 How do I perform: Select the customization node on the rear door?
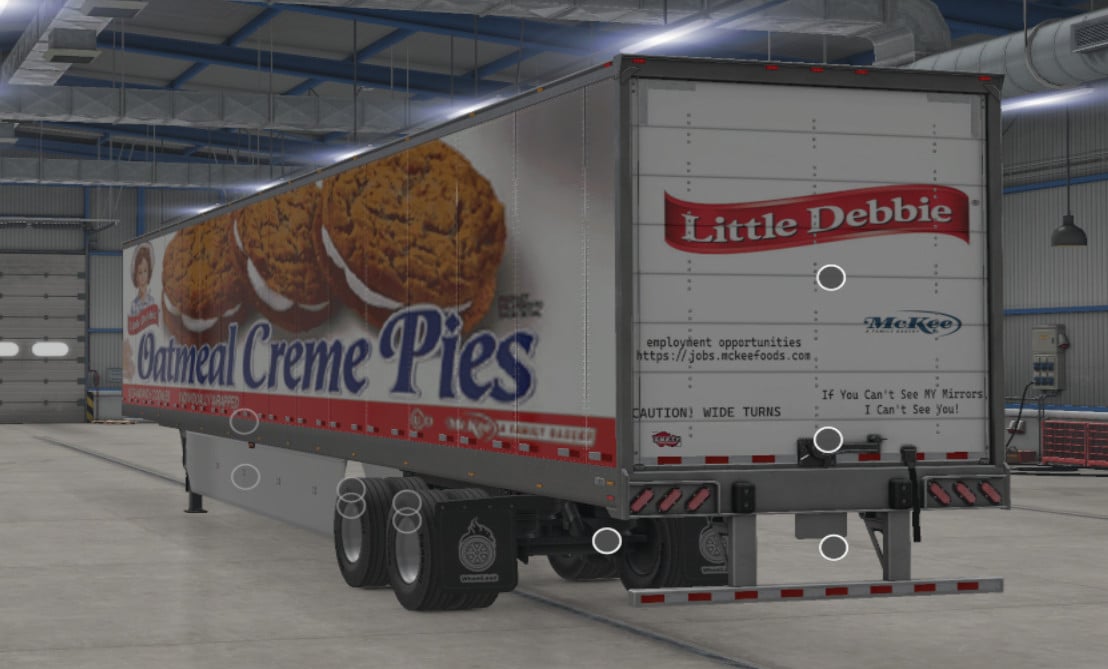tap(831, 278)
